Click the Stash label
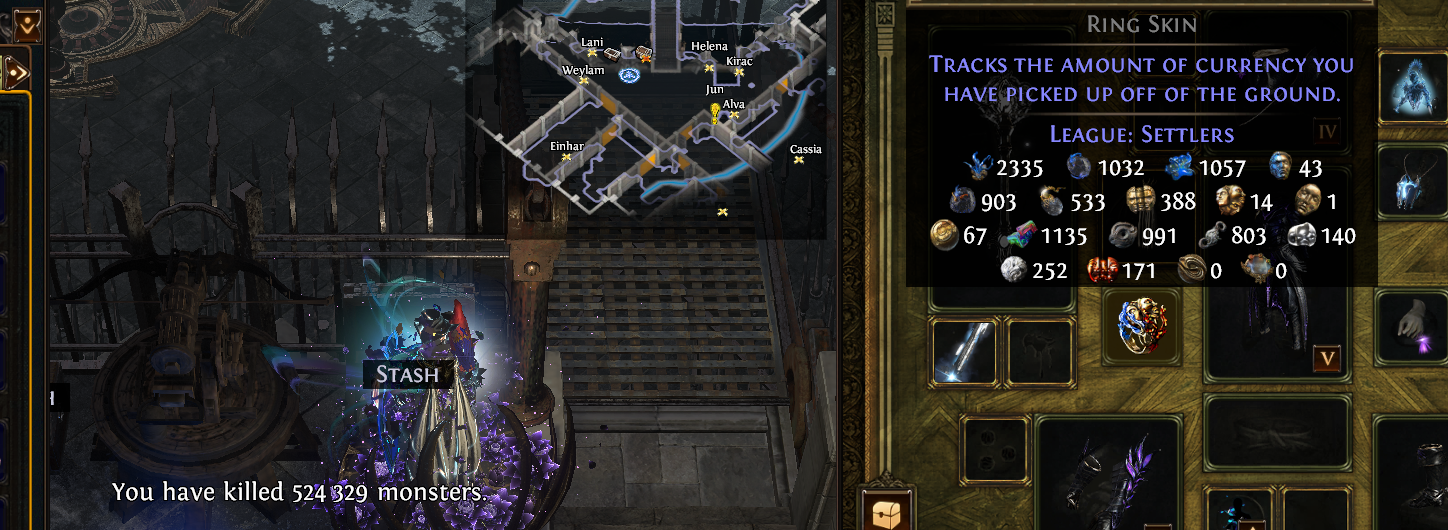The image size is (1448, 530). [407, 375]
